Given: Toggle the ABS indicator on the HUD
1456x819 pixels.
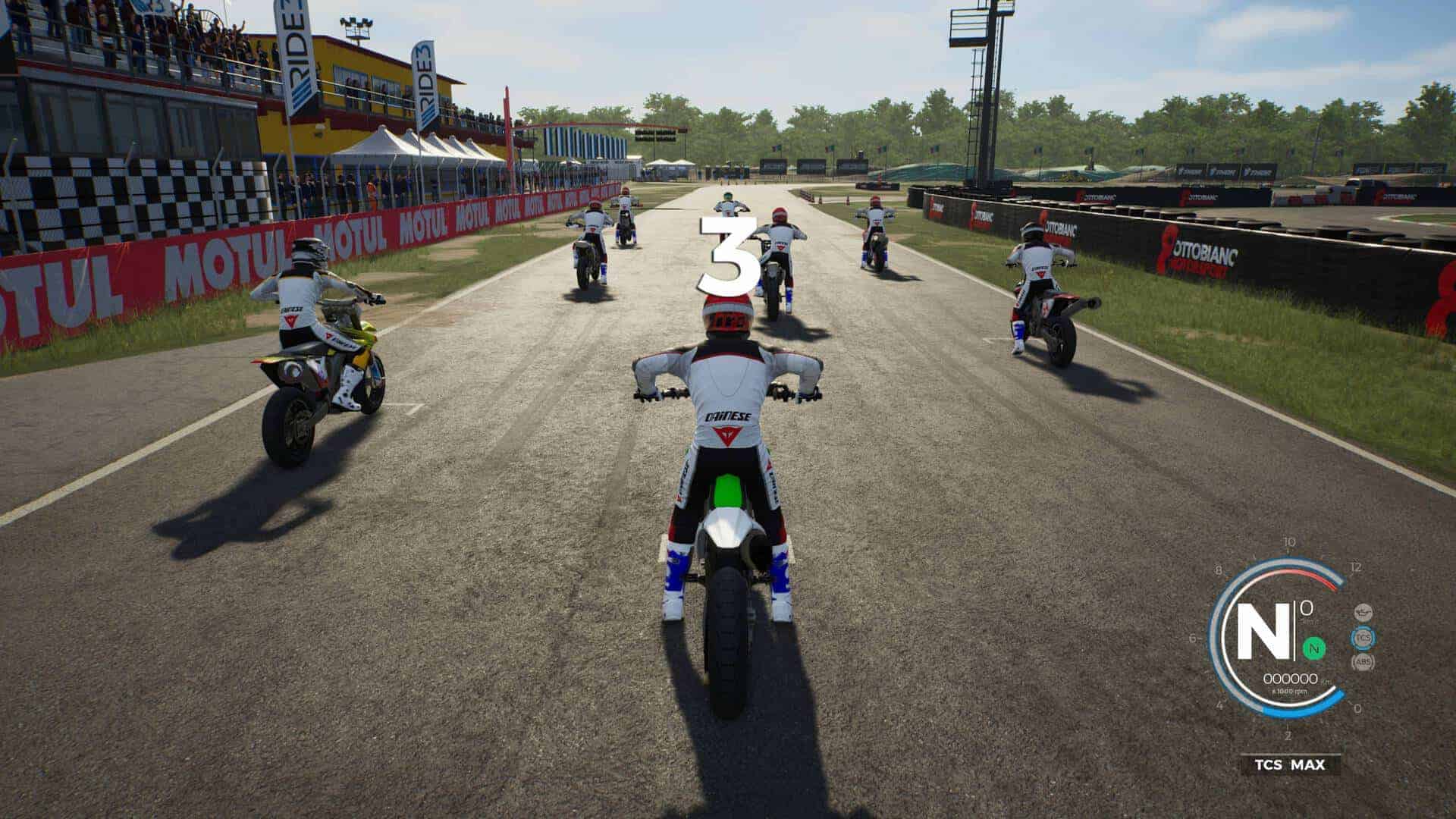Looking at the screenshot, I should pyautogui.click(x=1363, y=661).
